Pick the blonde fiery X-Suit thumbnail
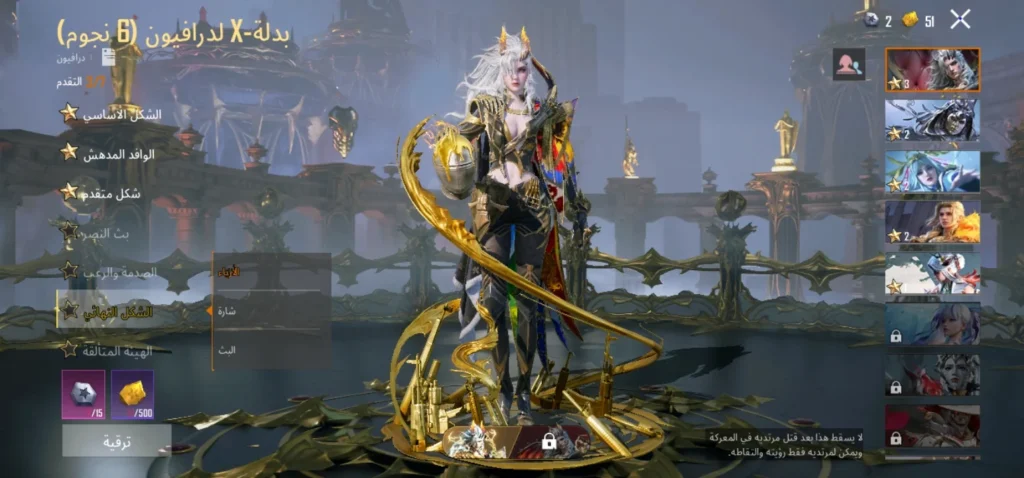This screenshot has width=1024, height=478. (932, 222)
